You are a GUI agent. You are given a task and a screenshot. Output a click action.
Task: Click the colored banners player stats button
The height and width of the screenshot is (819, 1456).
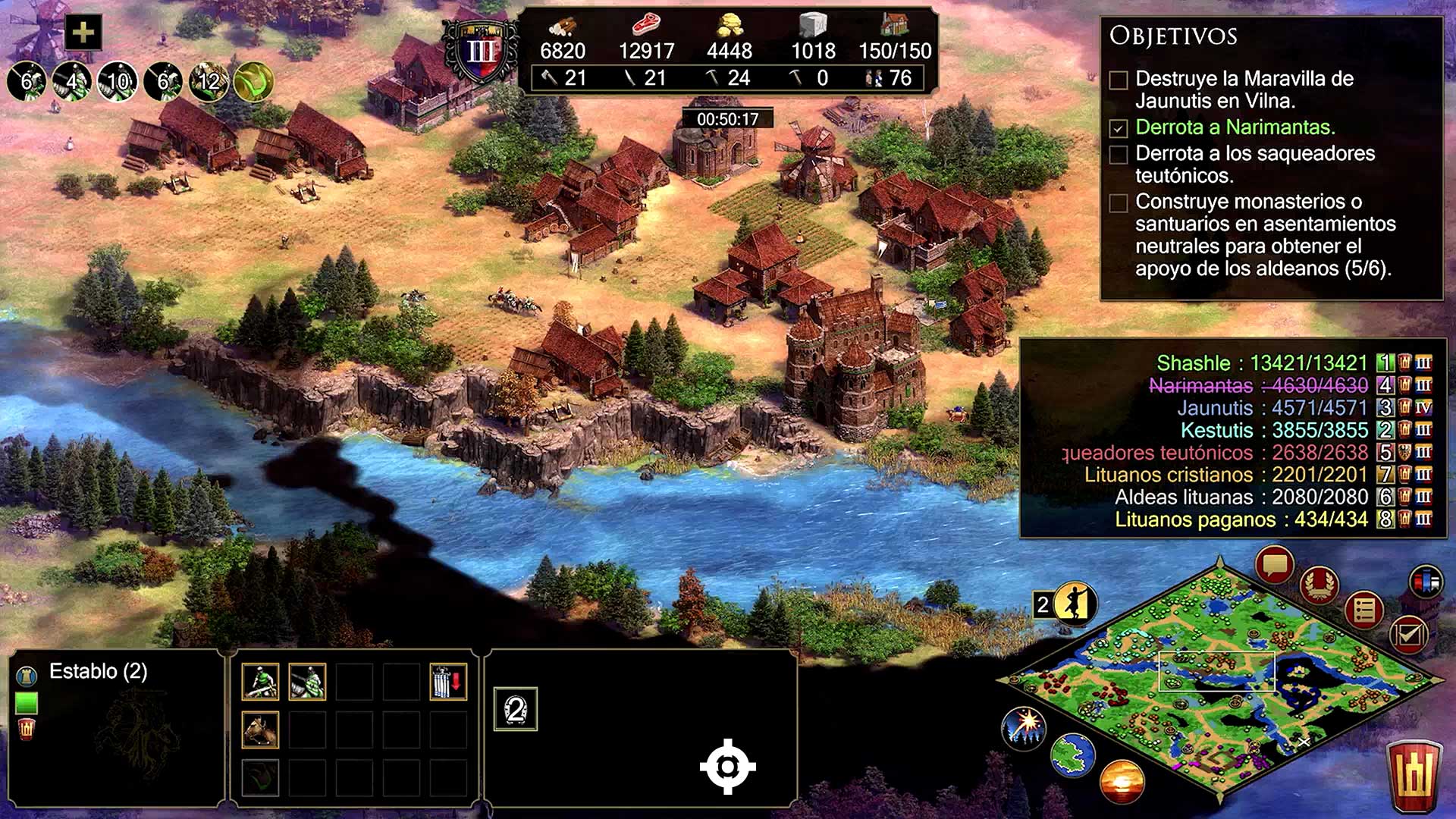(1426, 582)
